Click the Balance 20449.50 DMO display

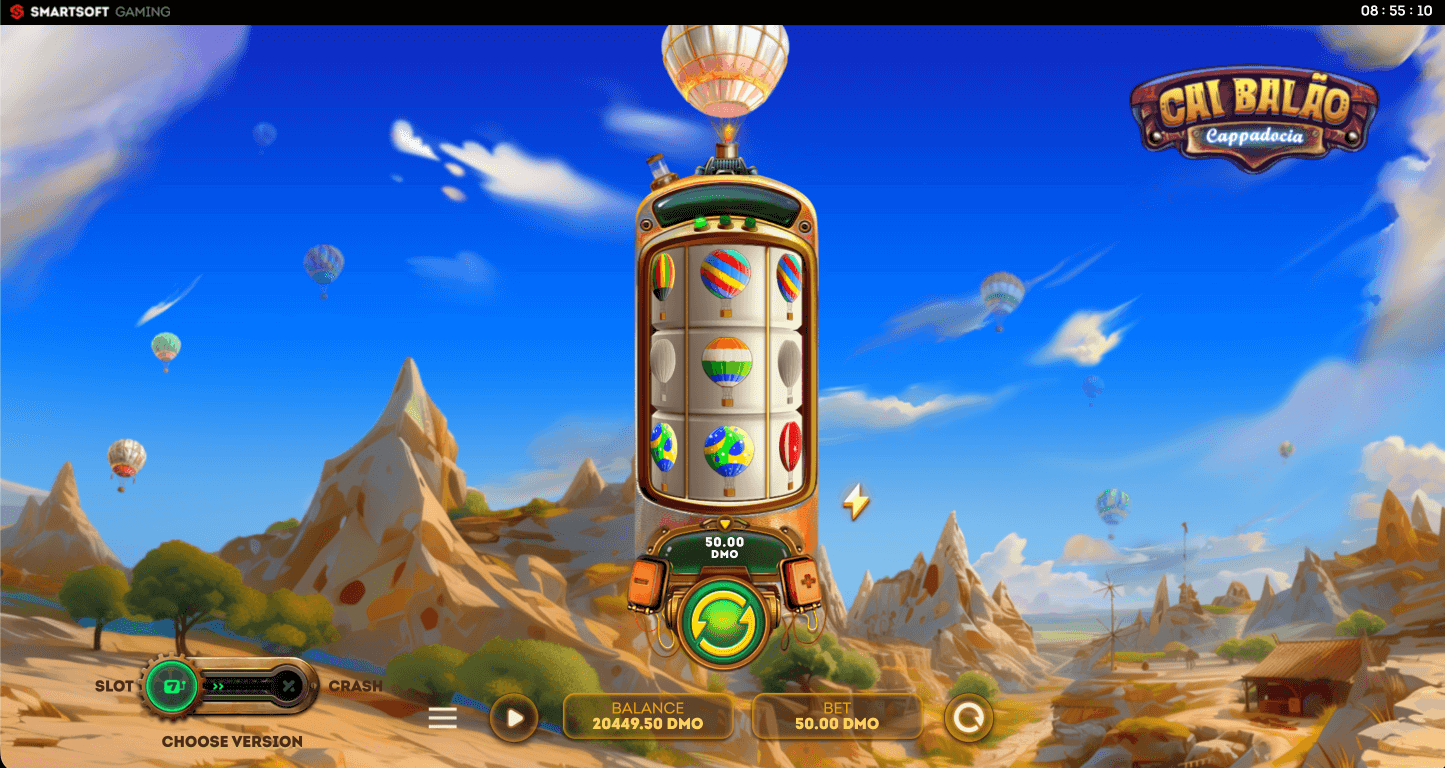pyautogui.click(x=648, y=717)
